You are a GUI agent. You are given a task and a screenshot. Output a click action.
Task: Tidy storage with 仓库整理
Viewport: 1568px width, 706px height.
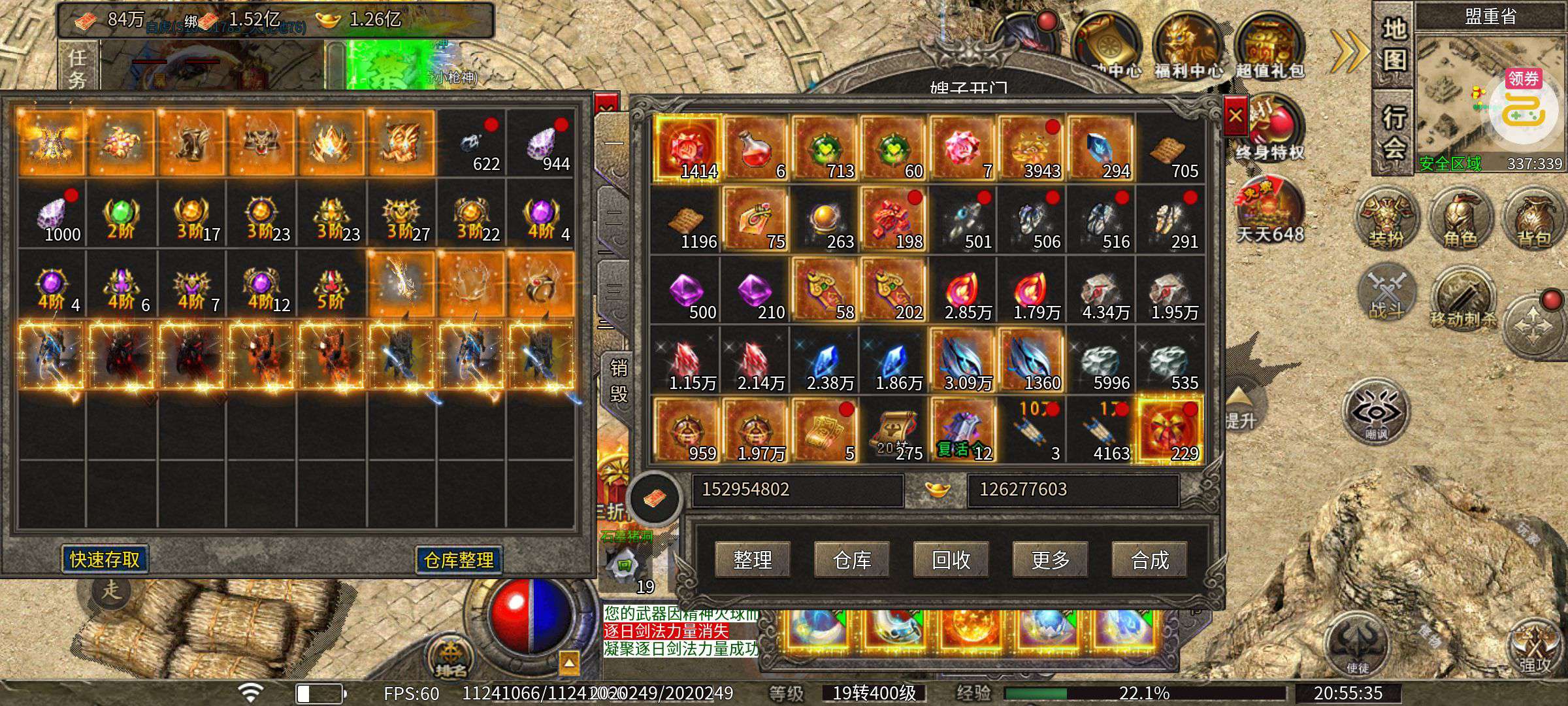coord(459,560)
